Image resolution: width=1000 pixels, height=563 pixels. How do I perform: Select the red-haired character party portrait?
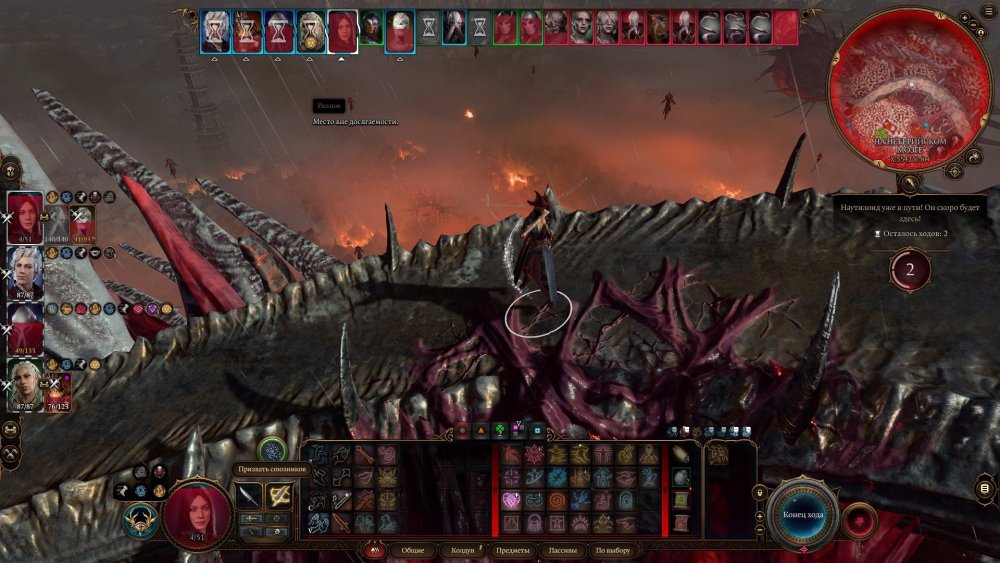[x=25, y=214]
